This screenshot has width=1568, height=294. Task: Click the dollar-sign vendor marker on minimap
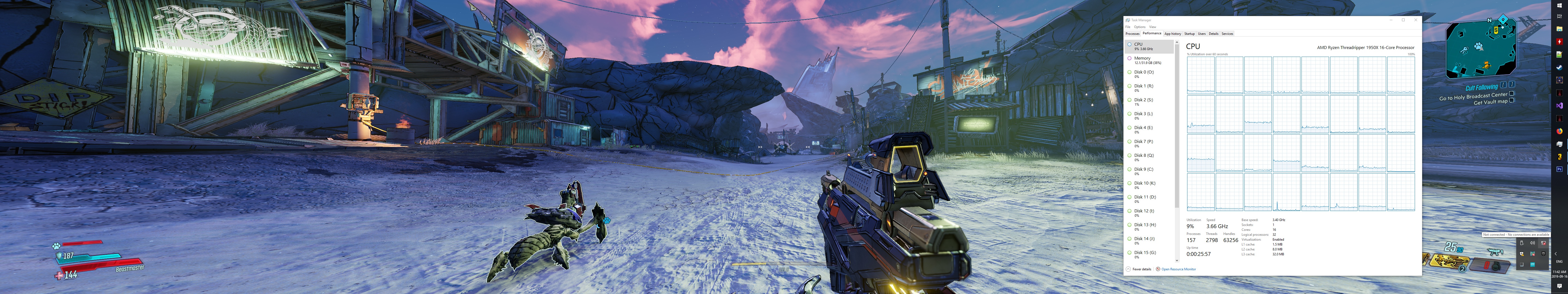click(x=1496, y=30)
